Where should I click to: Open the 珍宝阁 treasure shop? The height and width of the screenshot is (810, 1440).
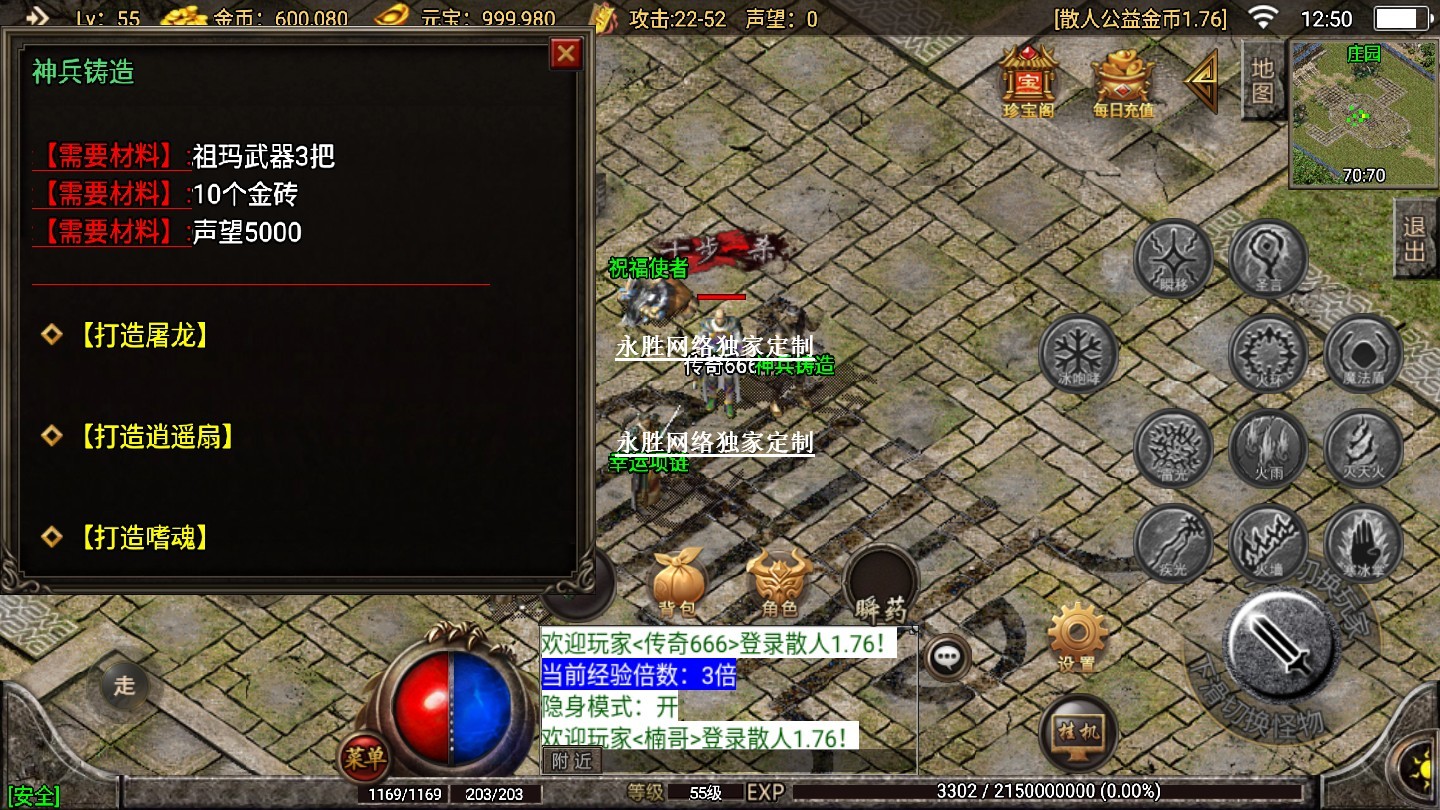1028,80
